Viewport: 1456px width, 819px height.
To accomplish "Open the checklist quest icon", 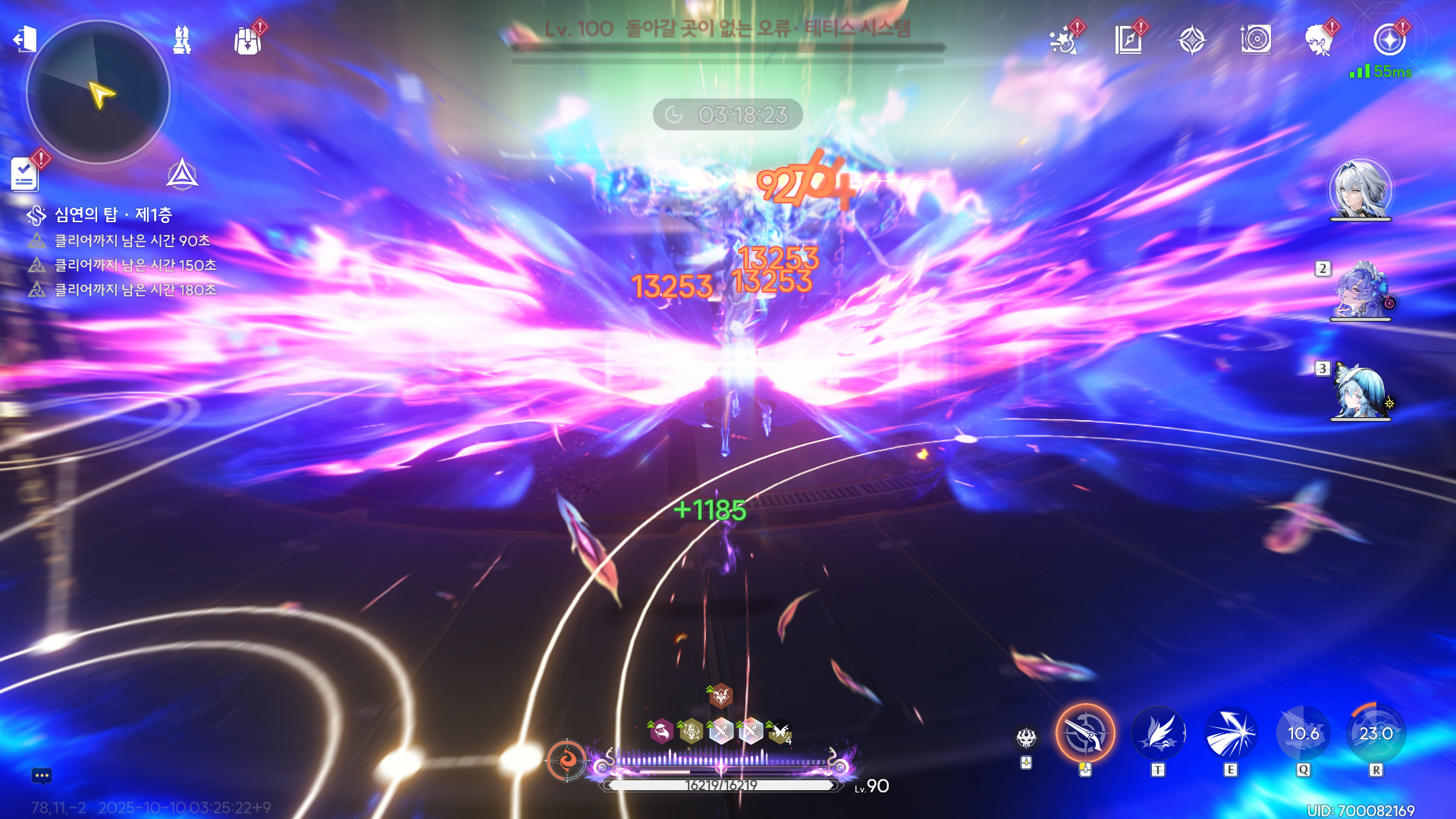I will [x=25, y=174].
